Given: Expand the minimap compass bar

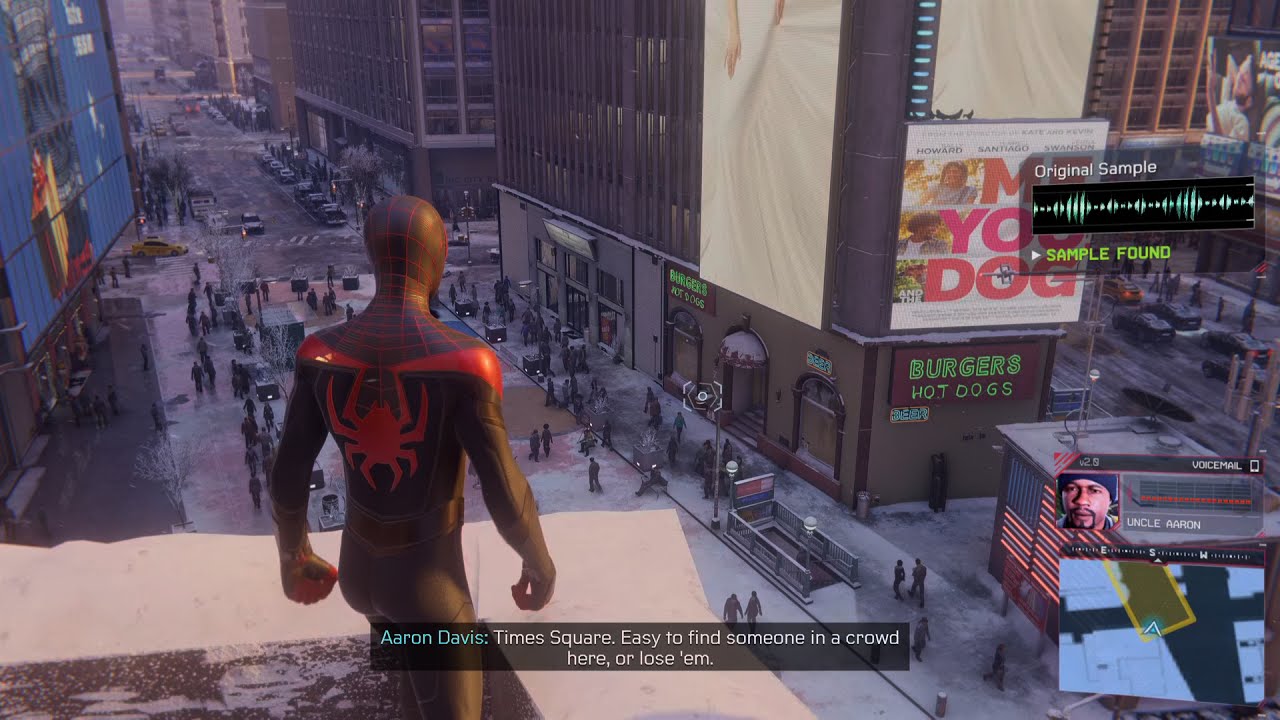Looking at the screenshot, I should point(1160,552).
